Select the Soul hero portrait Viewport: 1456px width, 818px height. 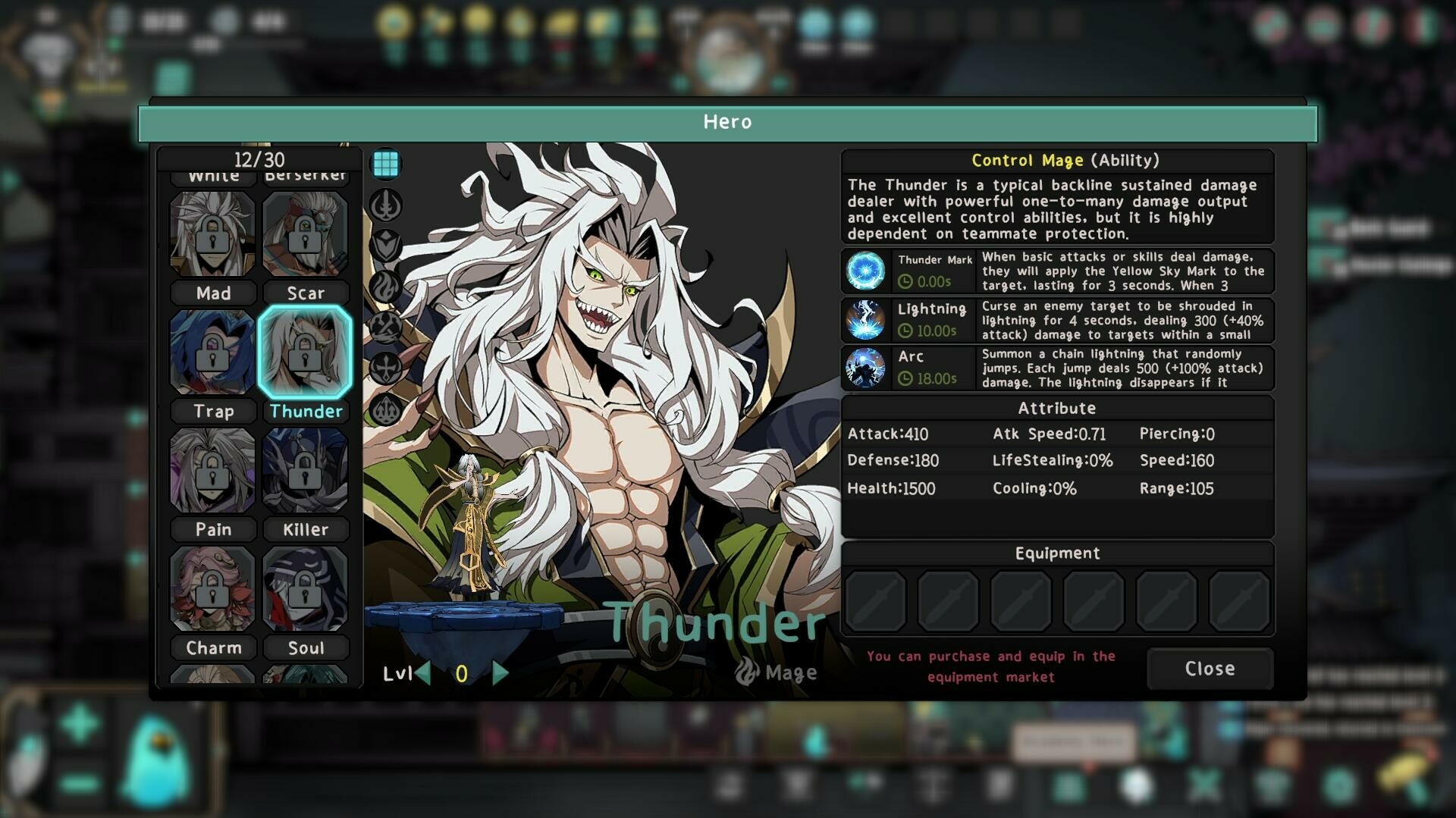pyautogui.click(x=305, y=588)
